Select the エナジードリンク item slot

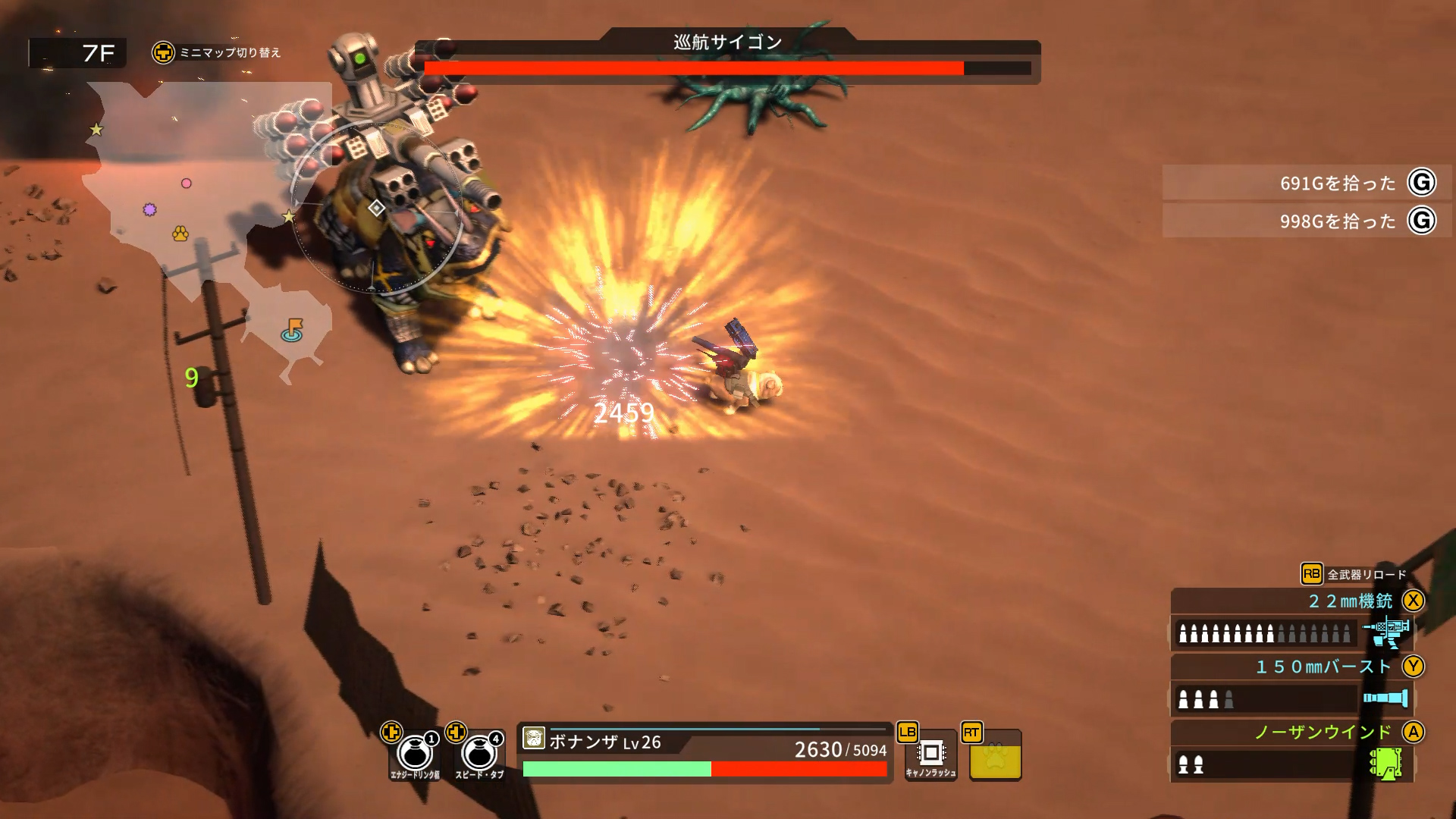tap(415, 753)
